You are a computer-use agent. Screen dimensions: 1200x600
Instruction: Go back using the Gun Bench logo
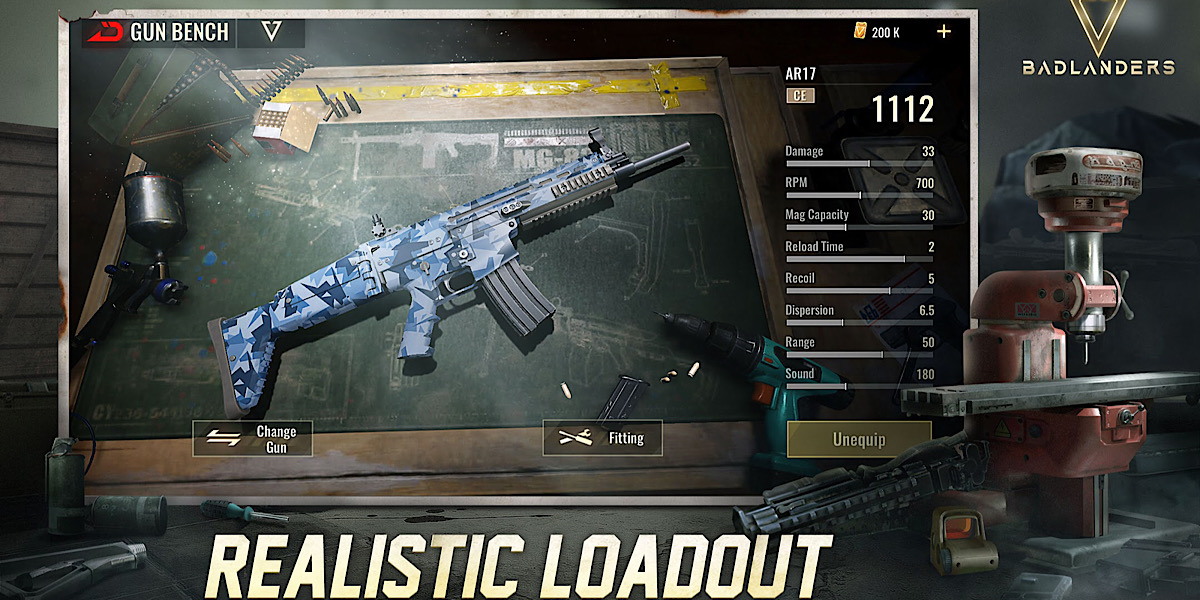[104, 32]
